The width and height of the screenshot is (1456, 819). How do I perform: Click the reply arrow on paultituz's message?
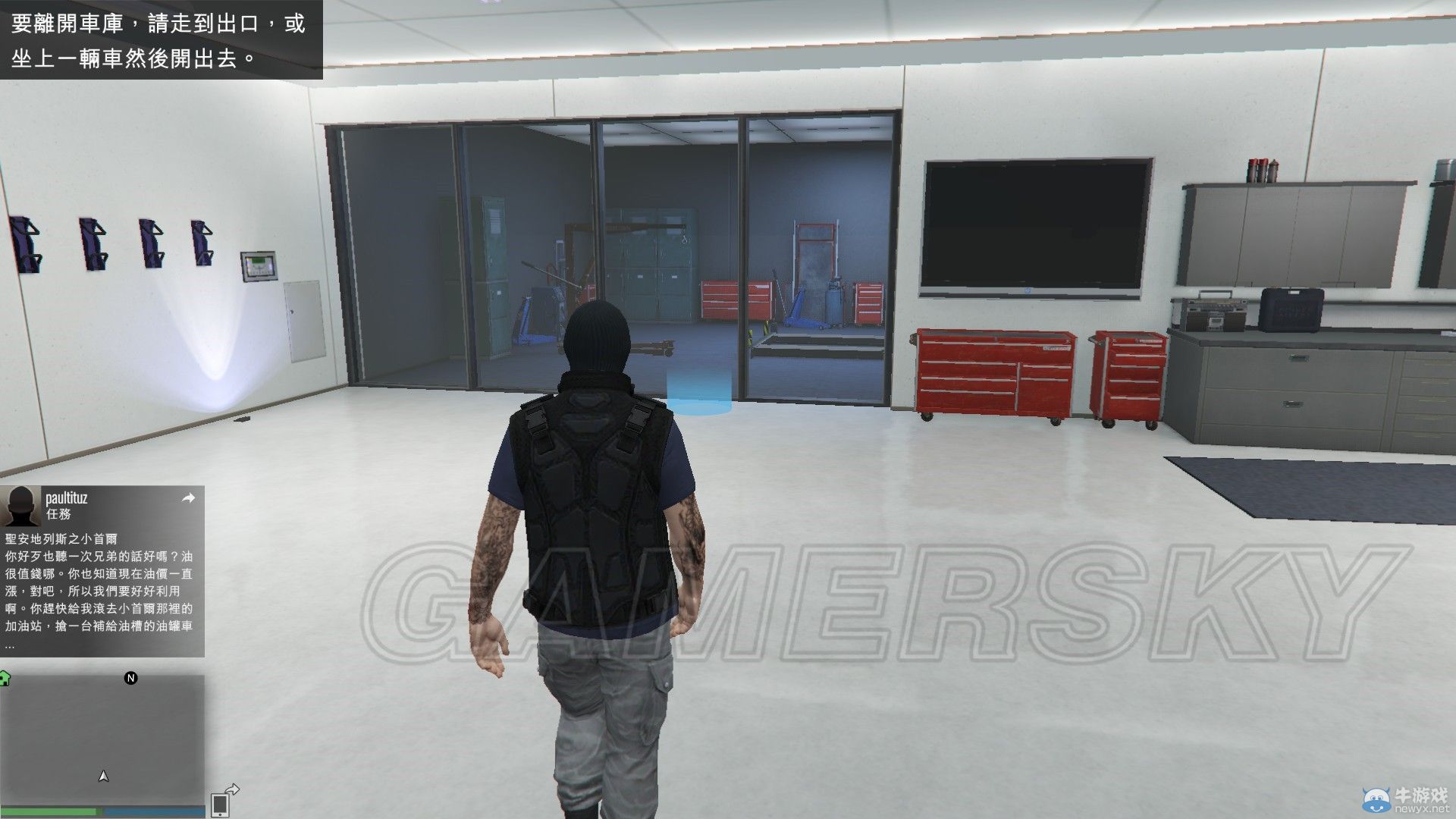click(x=187, y=499)
